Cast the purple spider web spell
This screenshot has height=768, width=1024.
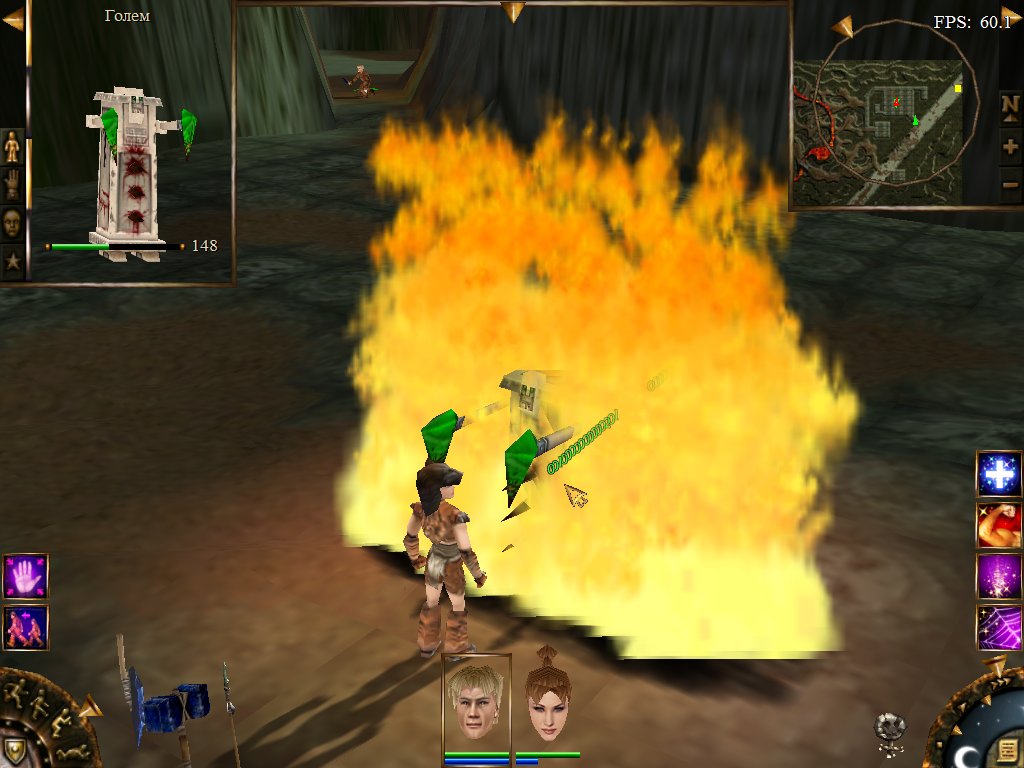pyautogui.click(x=998, y=627)
